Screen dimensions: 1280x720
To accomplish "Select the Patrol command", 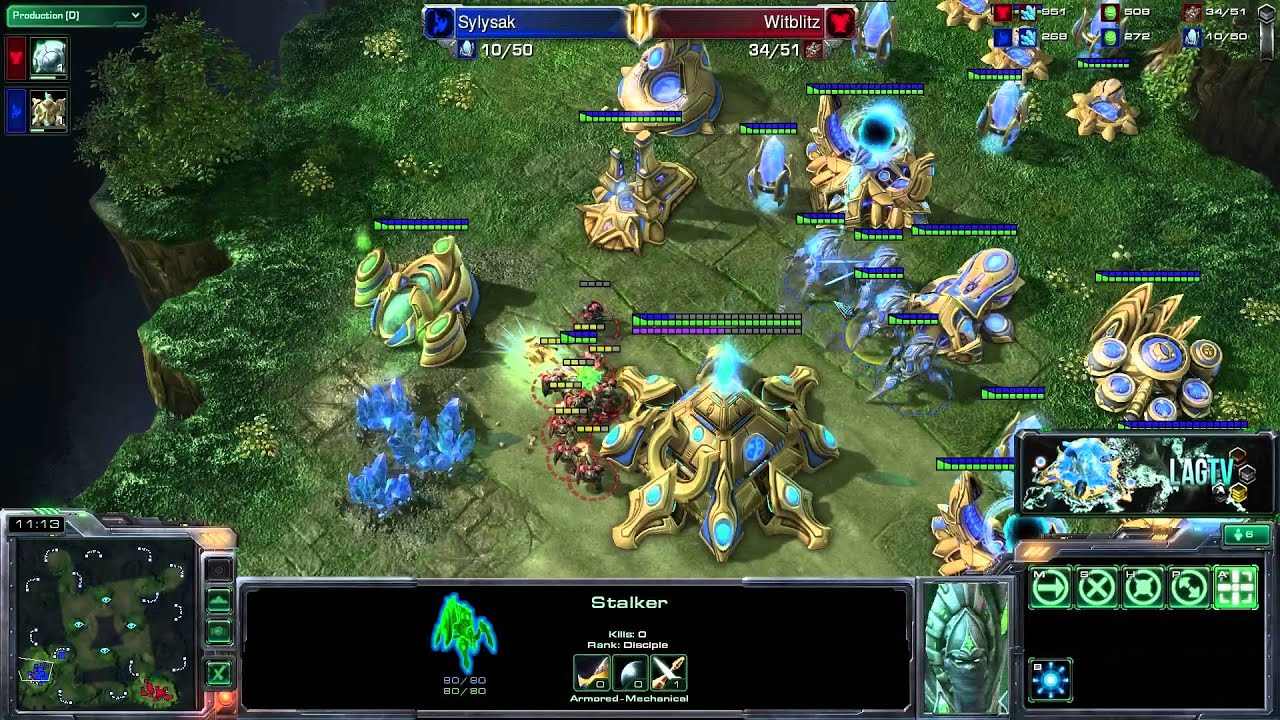I will pyautogui.click(x=1189, y=588).
